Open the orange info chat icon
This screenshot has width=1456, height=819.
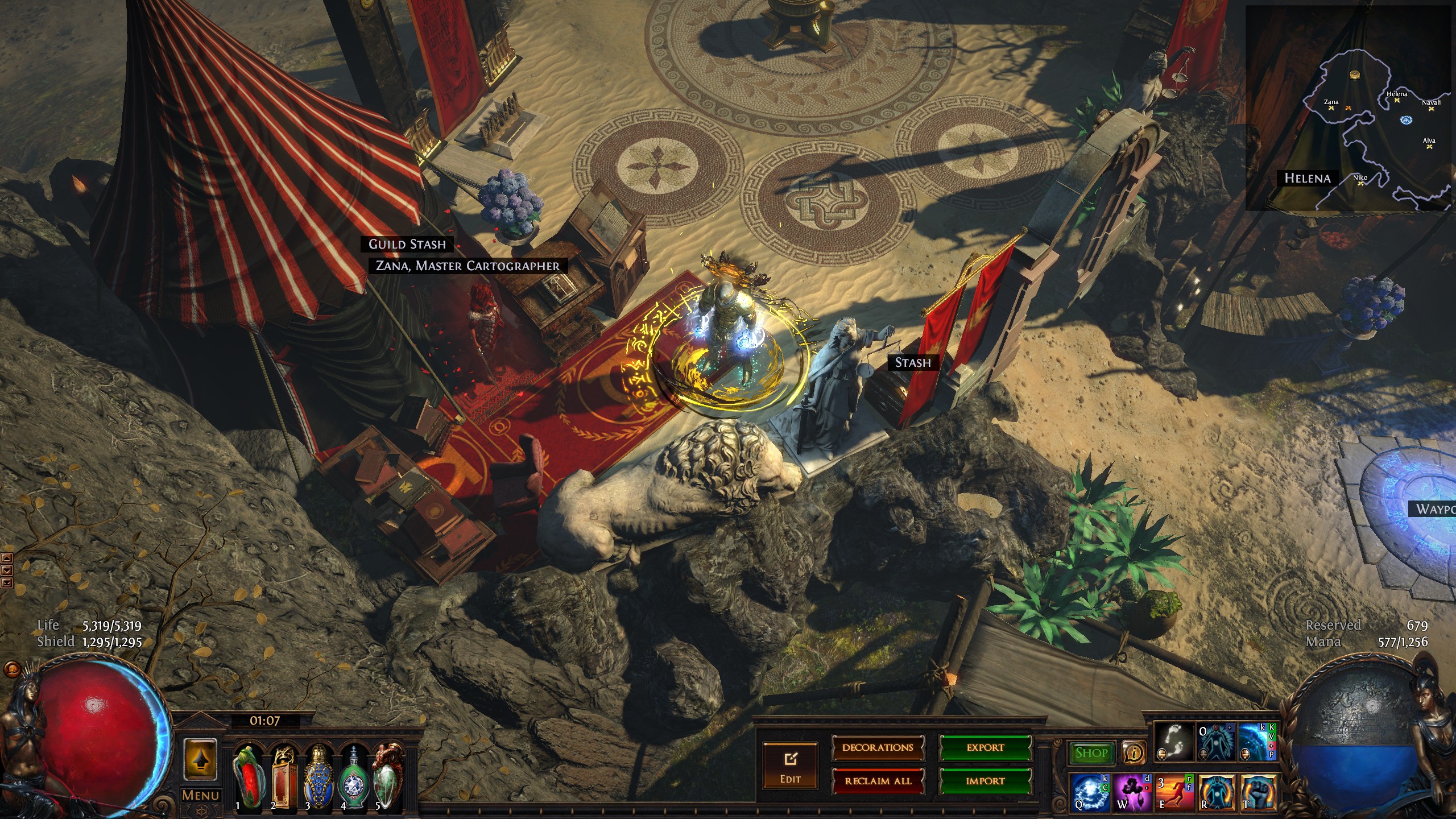(1134, 753)
